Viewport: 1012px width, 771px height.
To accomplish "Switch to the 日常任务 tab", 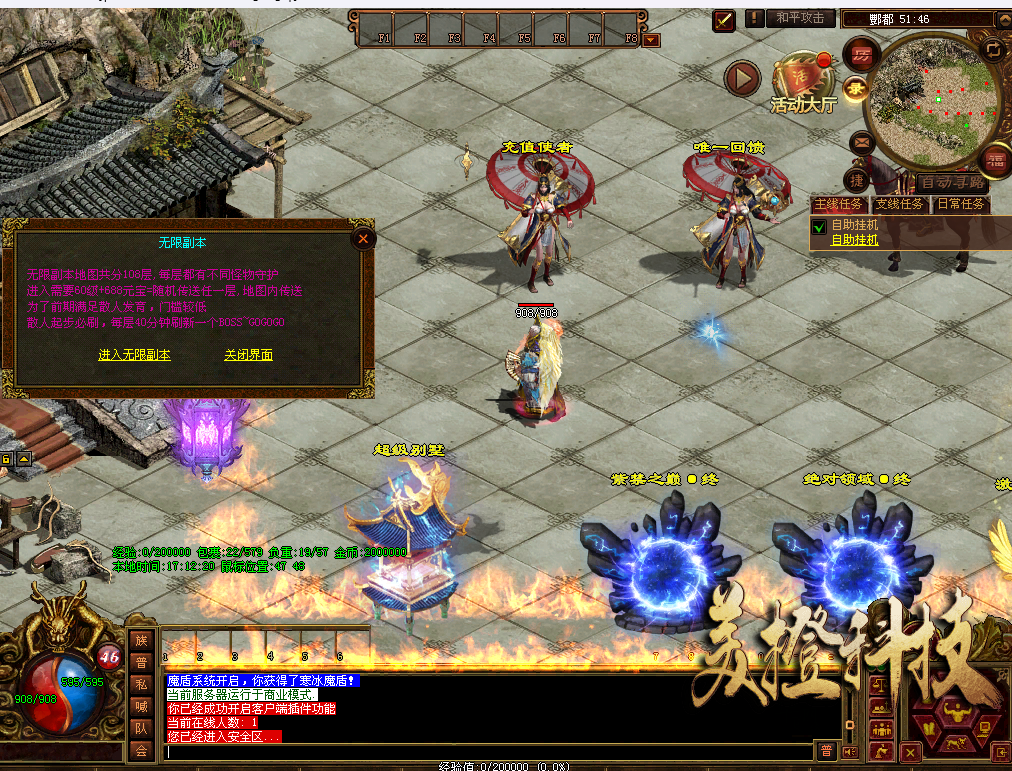I will 960,204.
